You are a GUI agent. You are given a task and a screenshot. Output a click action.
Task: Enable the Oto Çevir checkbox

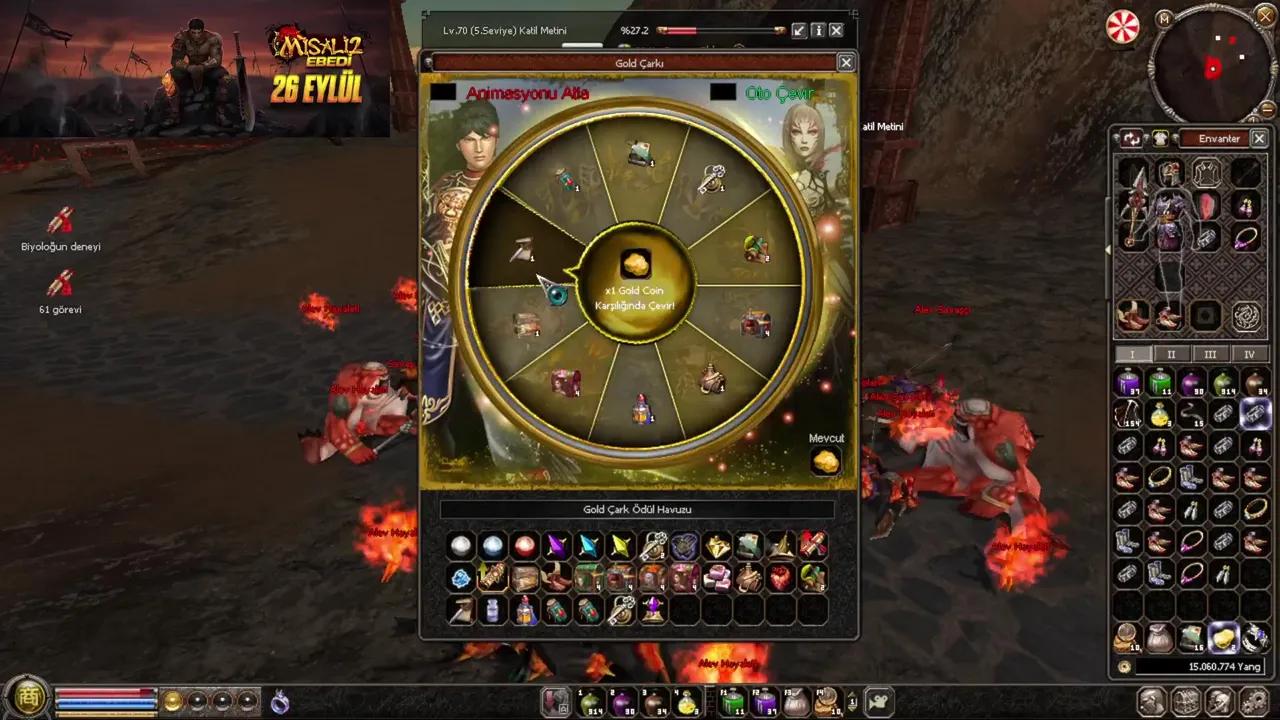(725, 91)
